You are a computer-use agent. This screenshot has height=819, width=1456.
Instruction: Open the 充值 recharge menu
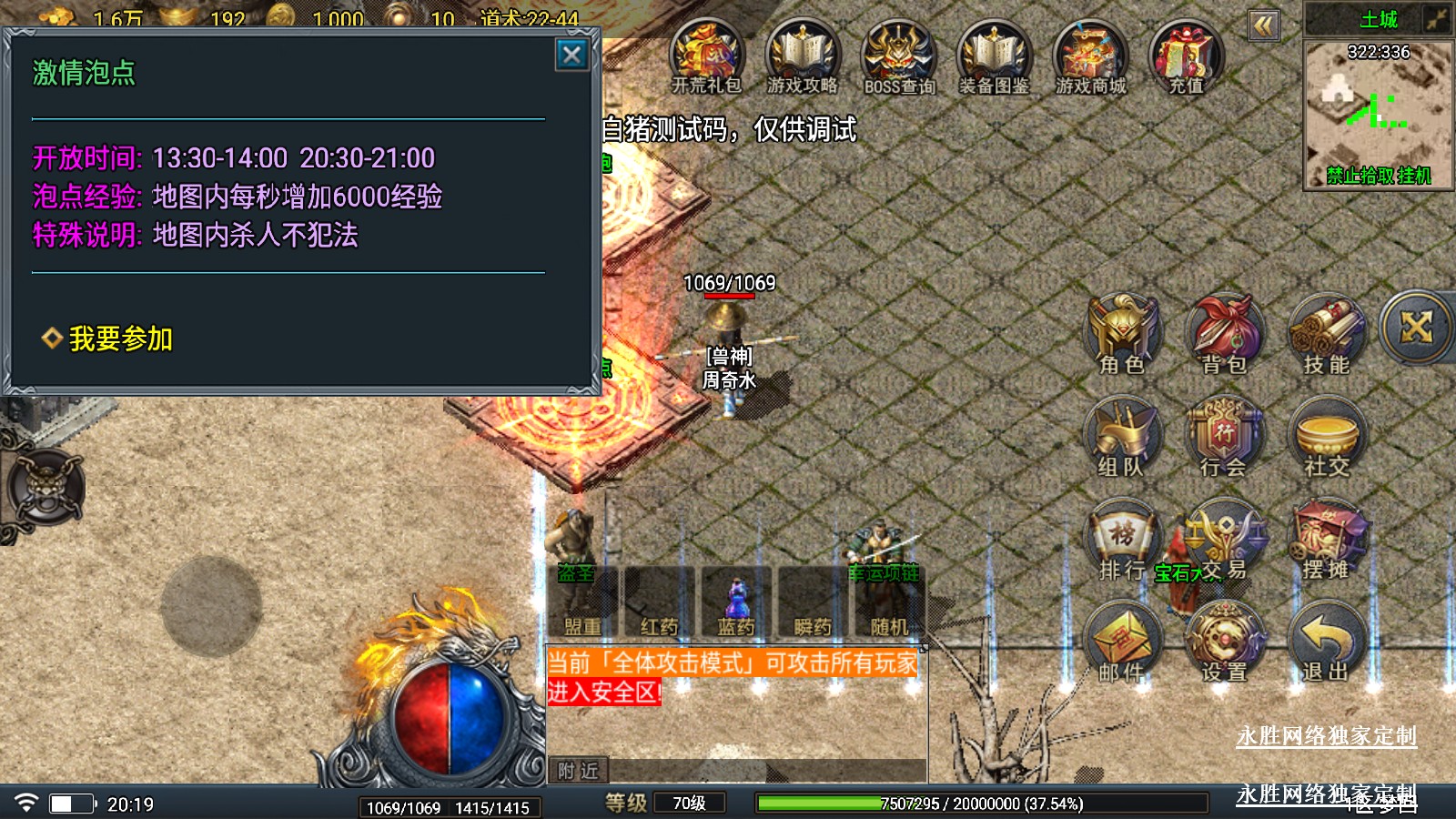[x=1186, y=57]
